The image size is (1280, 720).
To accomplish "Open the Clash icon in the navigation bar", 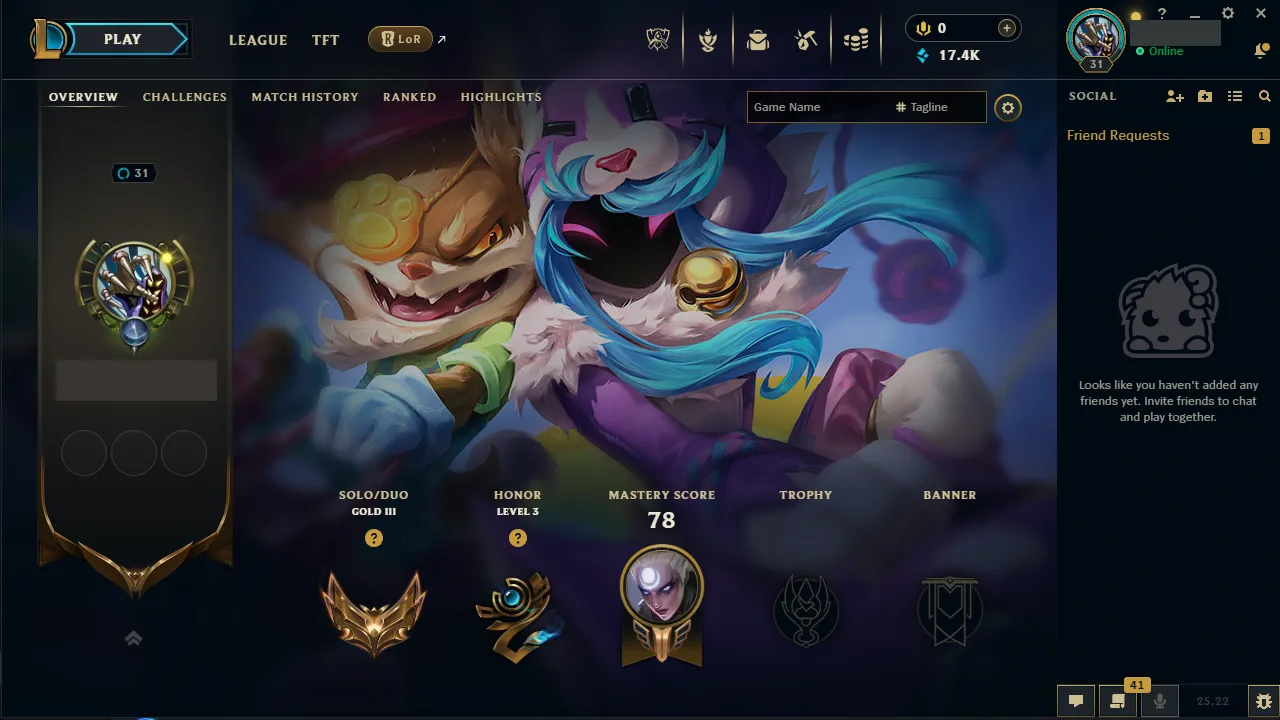I will pyautogui.click(x=708, y=40).
